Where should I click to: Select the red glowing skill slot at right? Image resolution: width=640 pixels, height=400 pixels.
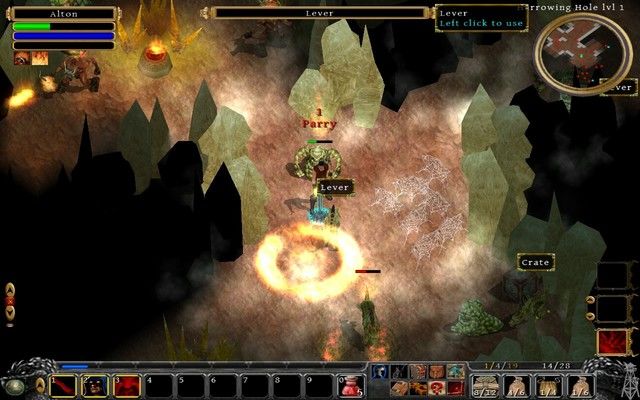point(612,342)
